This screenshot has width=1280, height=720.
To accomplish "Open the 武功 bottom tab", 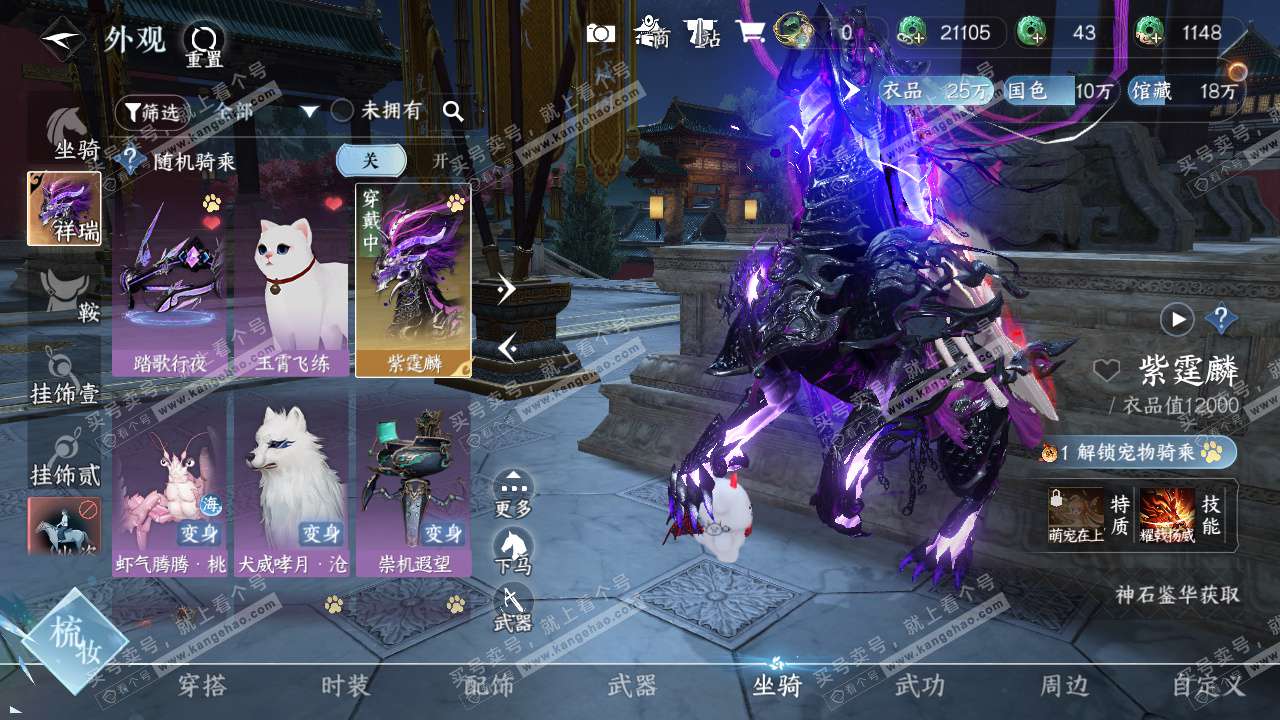I will (x=919, y=686).
